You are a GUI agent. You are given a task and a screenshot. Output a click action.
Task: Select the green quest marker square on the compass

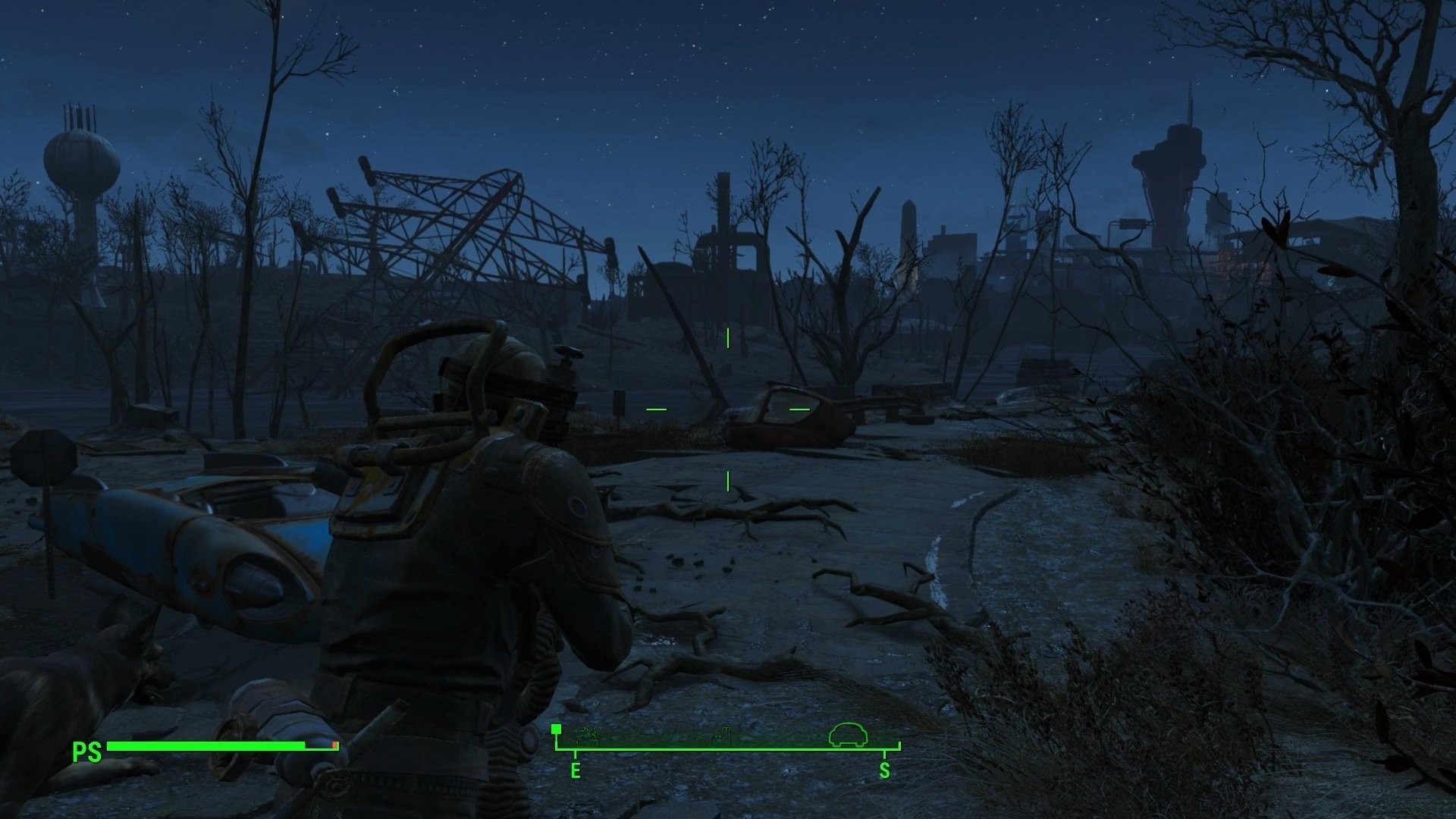coord(557,730)
